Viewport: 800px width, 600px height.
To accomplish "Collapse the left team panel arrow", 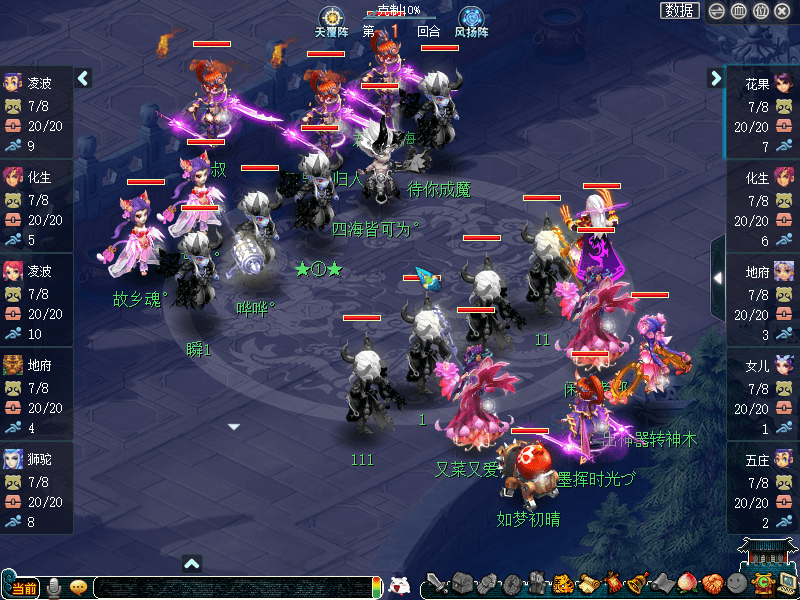I will point(83,77).
